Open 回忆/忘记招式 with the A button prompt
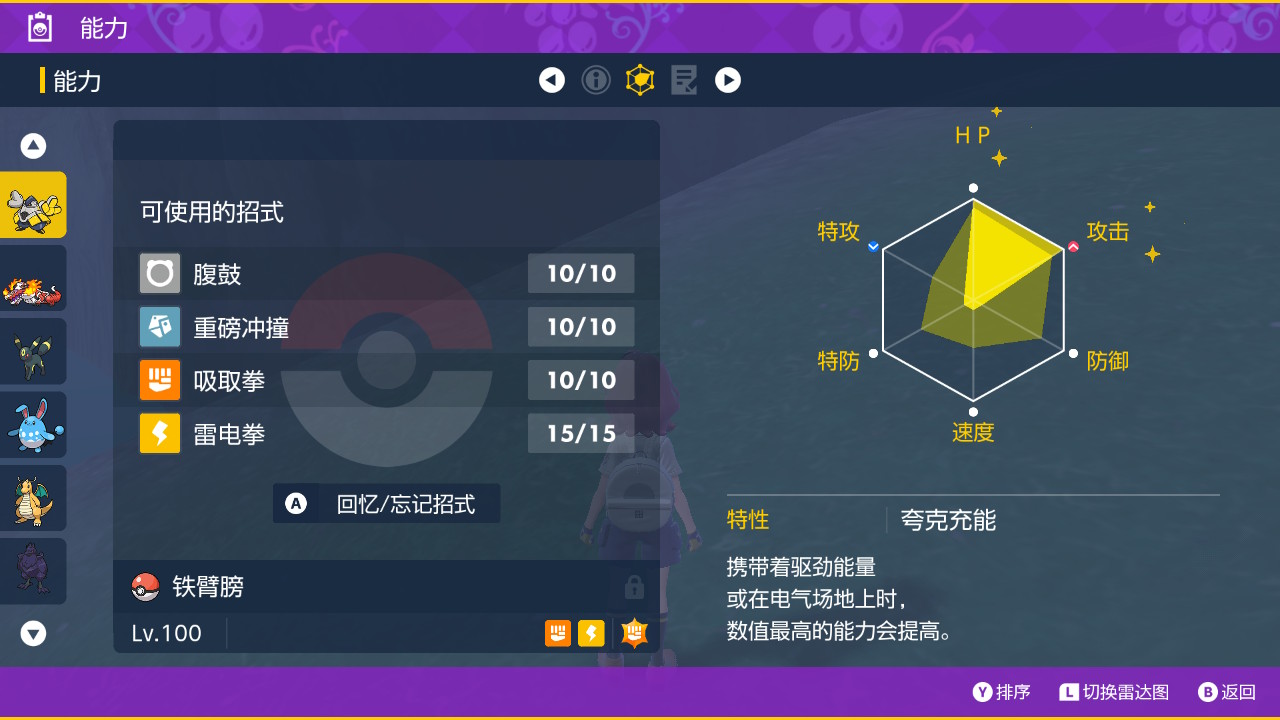Viewport: 1280px width, 720px height. [386, 504]
